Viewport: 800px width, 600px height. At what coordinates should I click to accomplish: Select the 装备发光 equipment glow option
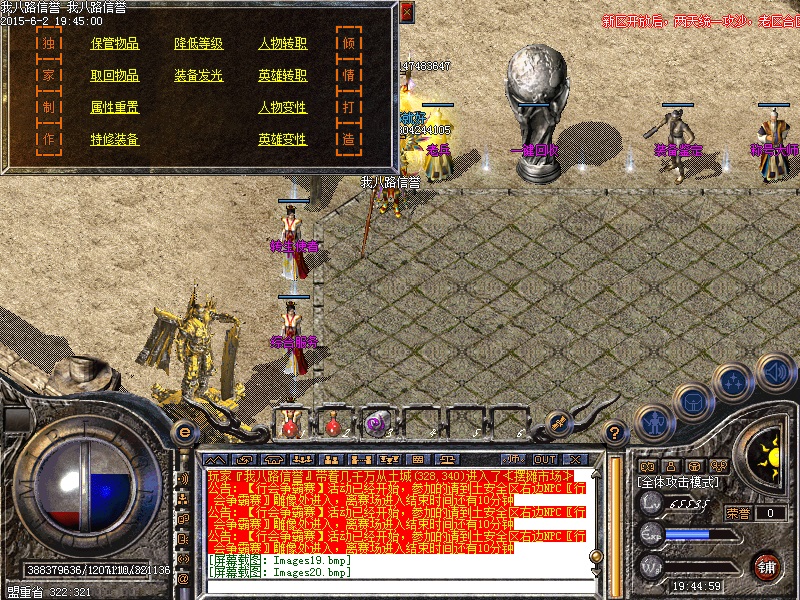pyautogui.click(x=199, y=76)
